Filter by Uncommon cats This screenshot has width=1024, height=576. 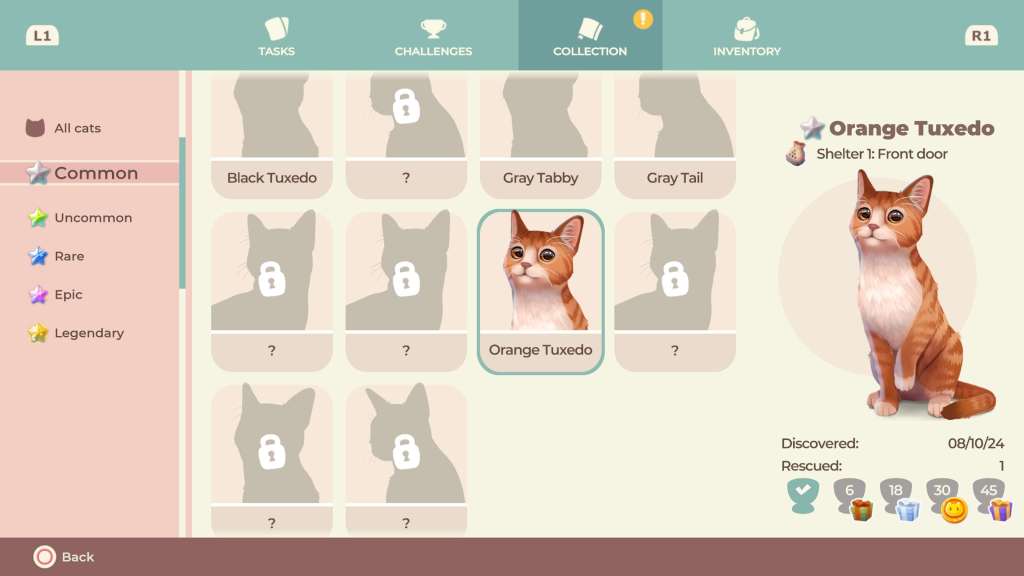pyautogui.click(x=92, y=217)
